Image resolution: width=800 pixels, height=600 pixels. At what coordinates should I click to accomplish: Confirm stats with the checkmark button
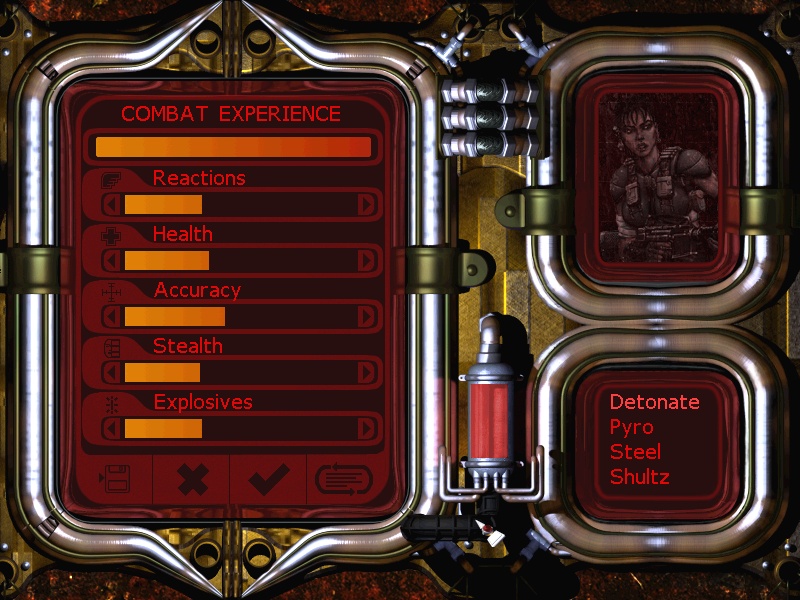click(x=268, y=481)
